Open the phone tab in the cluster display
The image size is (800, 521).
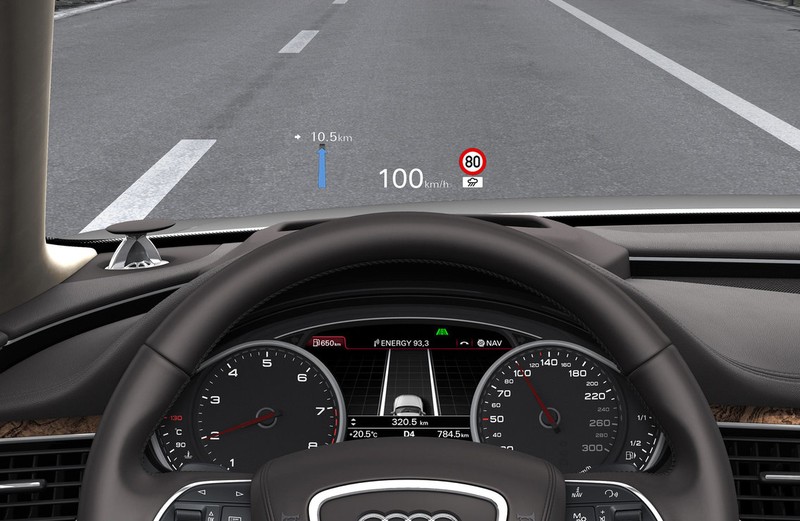[x=465, y=343]
